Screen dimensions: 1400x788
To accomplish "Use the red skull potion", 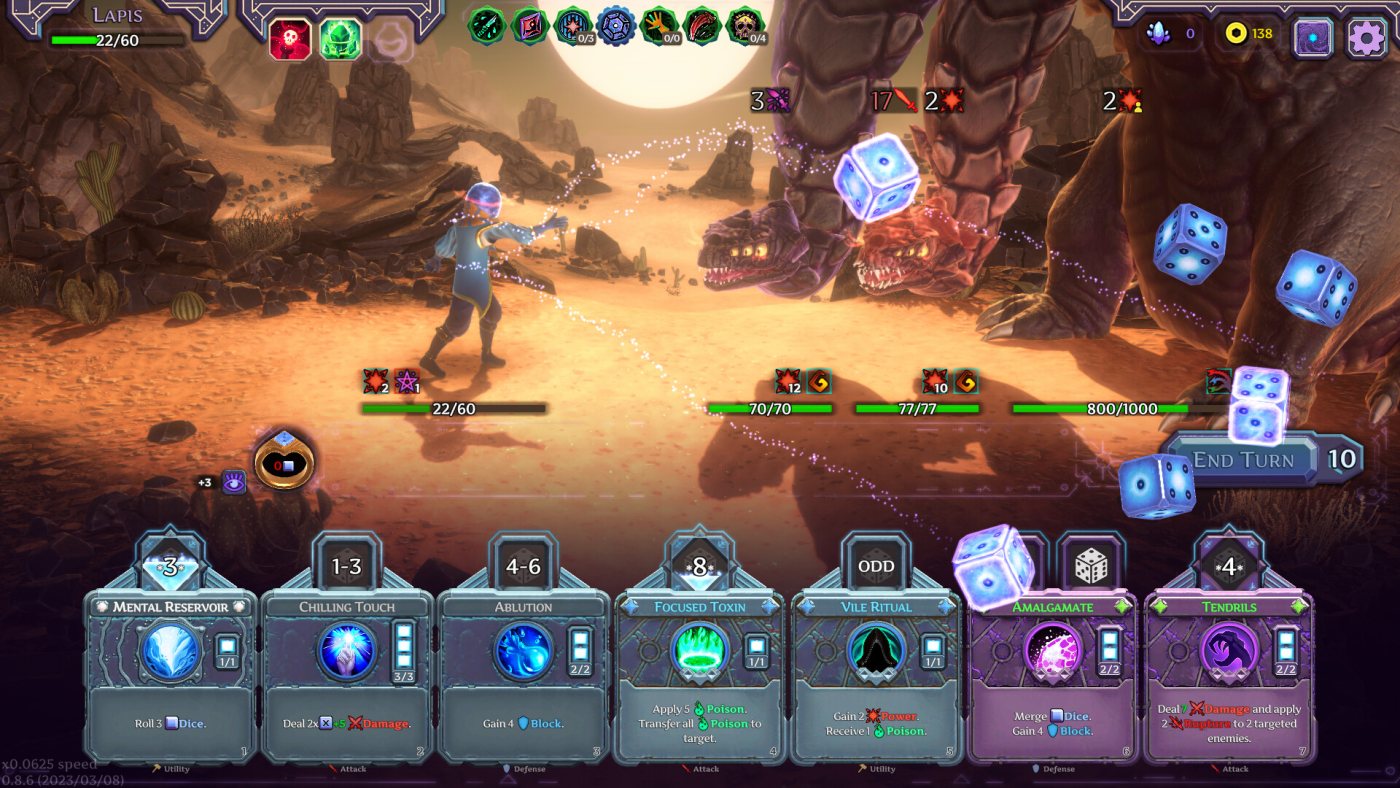I will 289,40.
